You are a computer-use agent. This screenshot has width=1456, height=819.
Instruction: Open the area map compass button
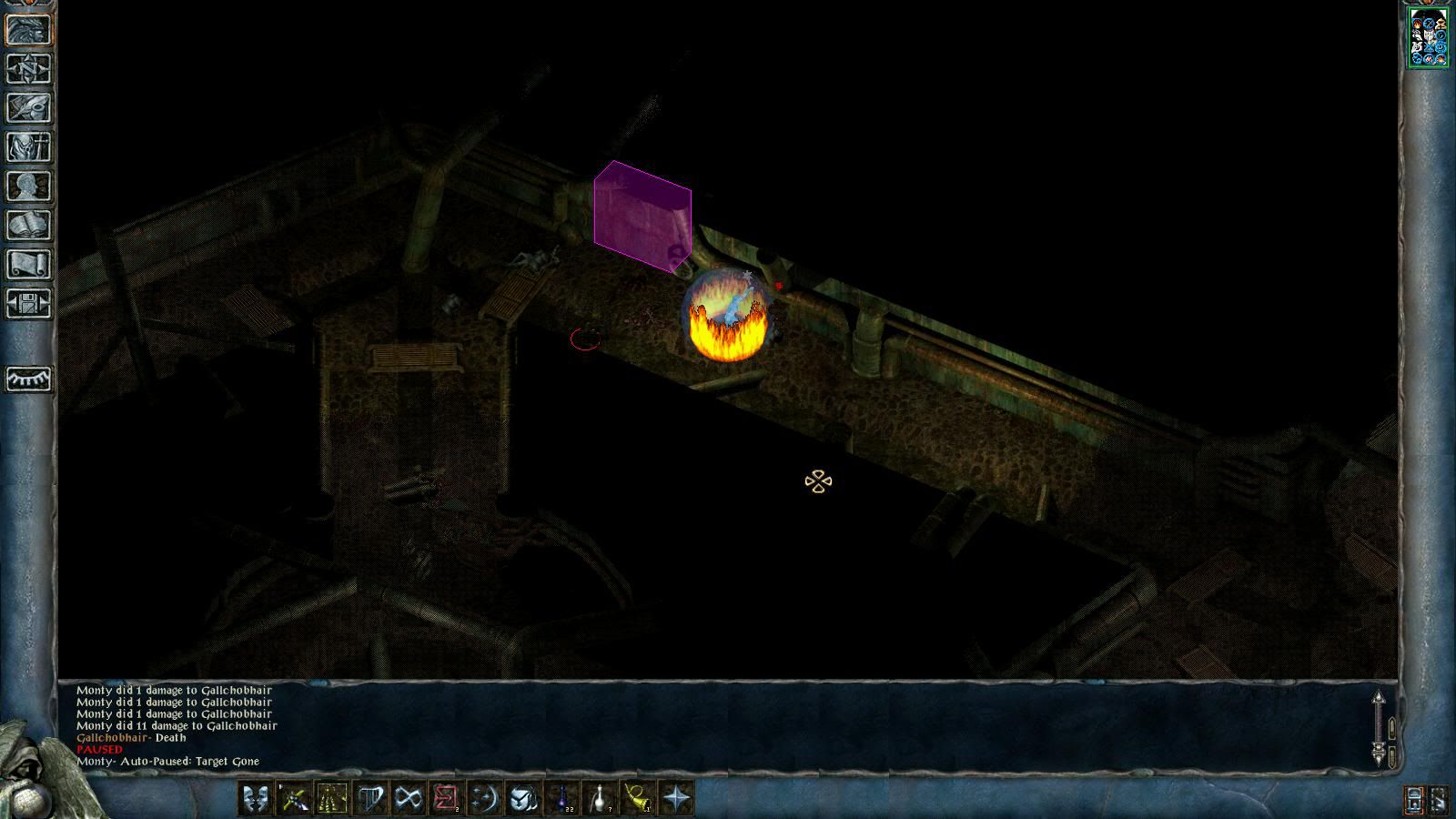tap(28, 69)
